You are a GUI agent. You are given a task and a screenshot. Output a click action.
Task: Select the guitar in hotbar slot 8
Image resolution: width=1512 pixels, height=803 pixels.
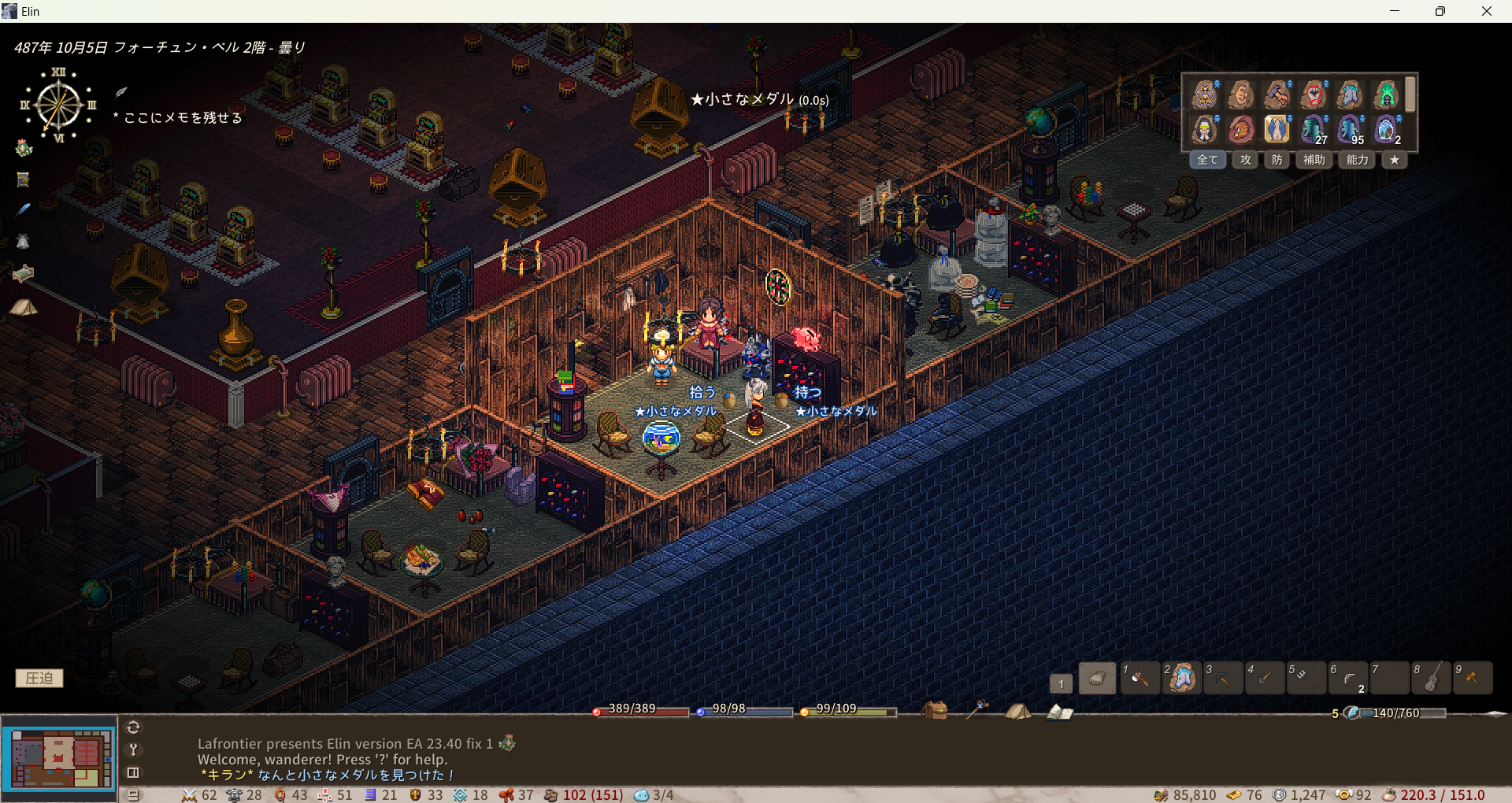[x=1432, y=678]
